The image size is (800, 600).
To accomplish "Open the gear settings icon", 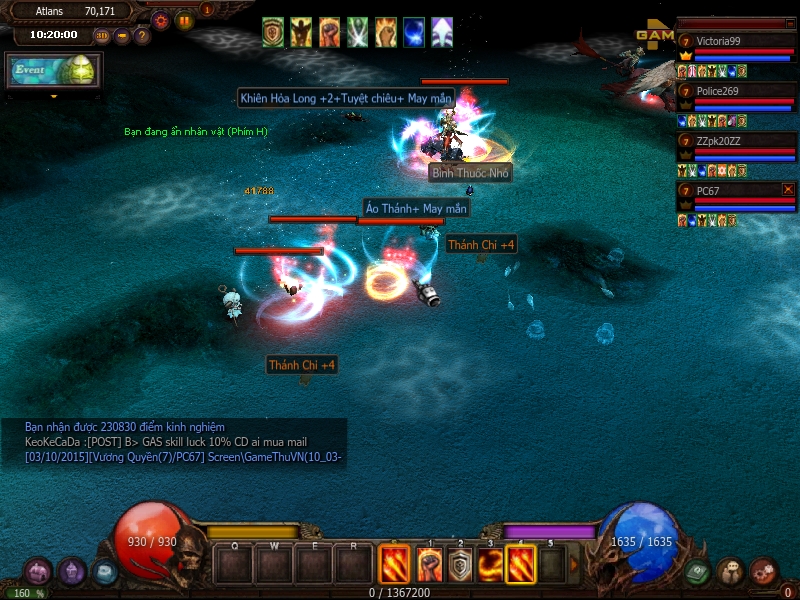I will pyautogui.click(x=160, y=20).
